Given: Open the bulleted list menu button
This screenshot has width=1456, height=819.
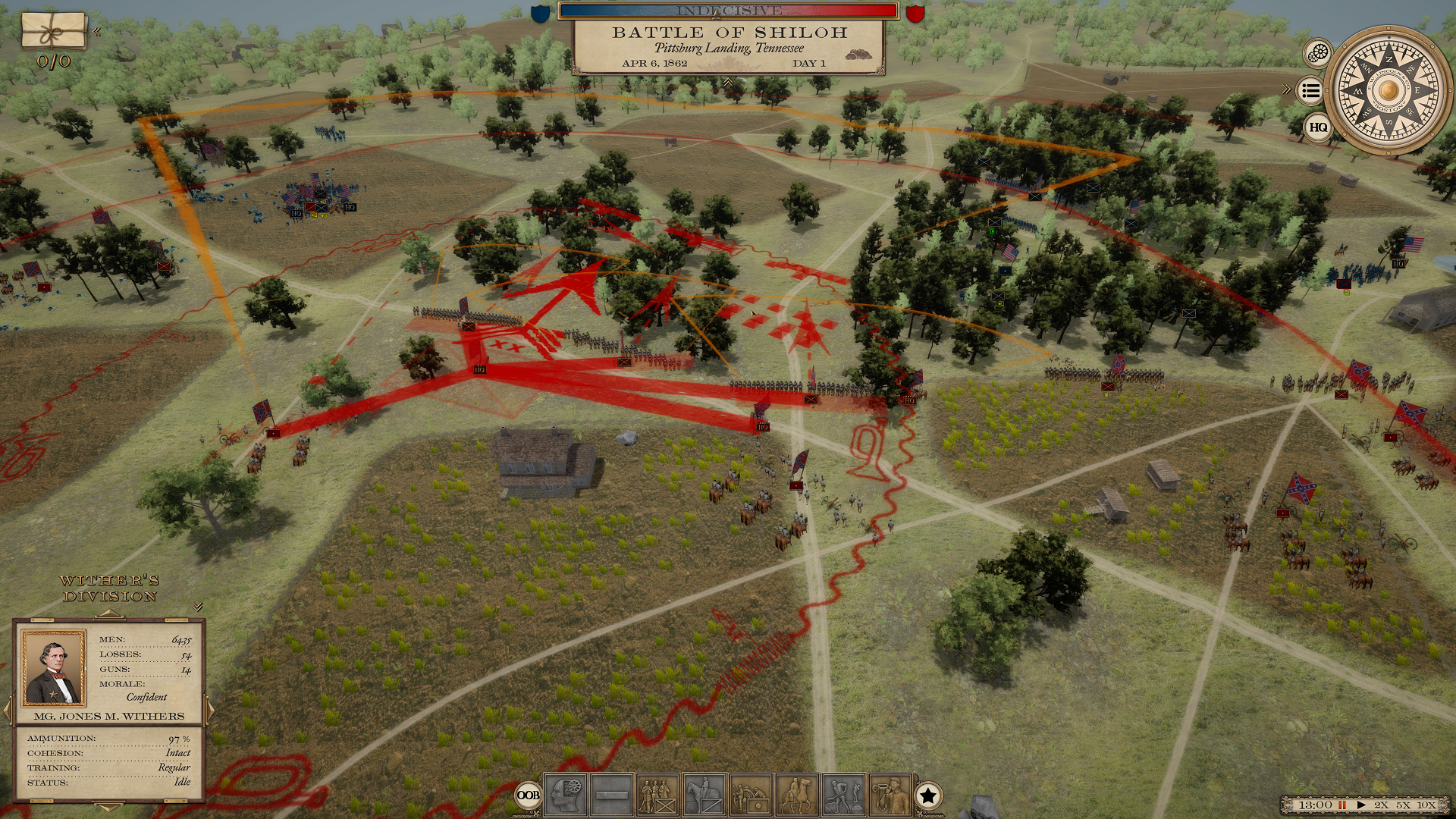Looking at the screenshot, I should [1310, 91].
